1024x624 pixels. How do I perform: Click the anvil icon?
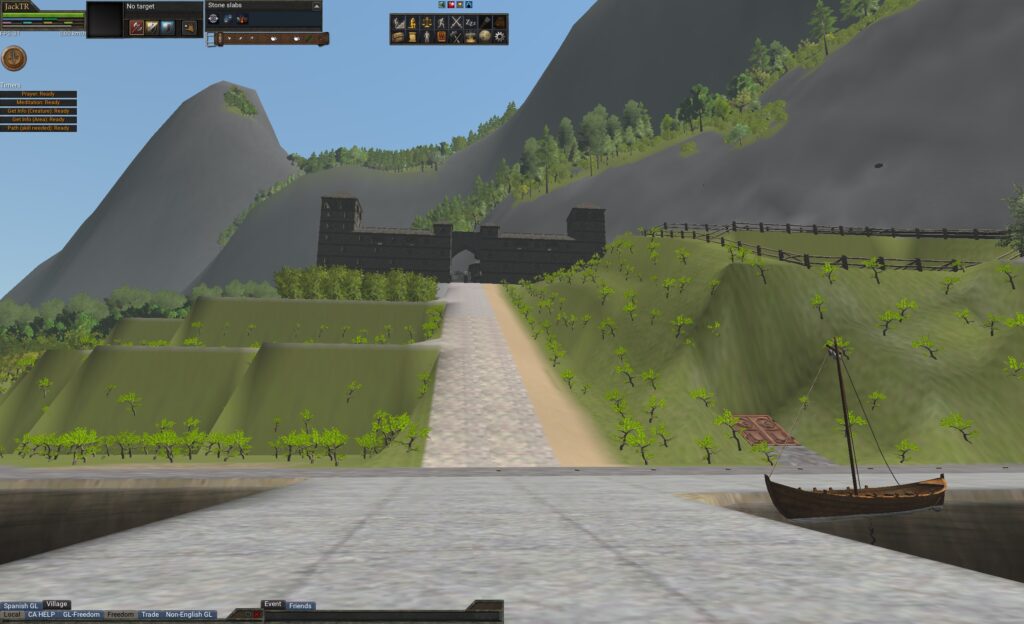(x=470, y=37)
